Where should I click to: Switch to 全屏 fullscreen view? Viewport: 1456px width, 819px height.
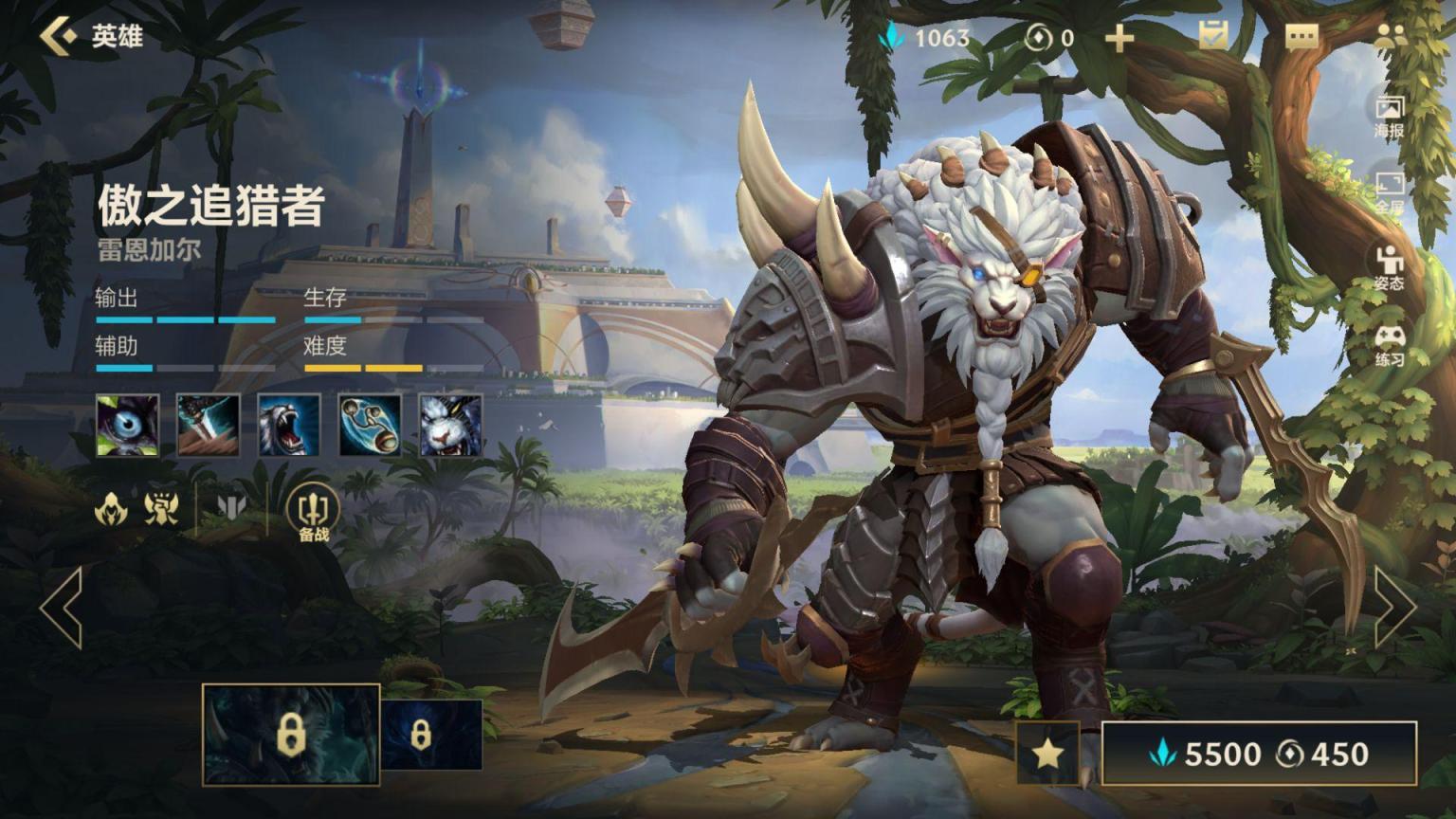point(1389,192)
